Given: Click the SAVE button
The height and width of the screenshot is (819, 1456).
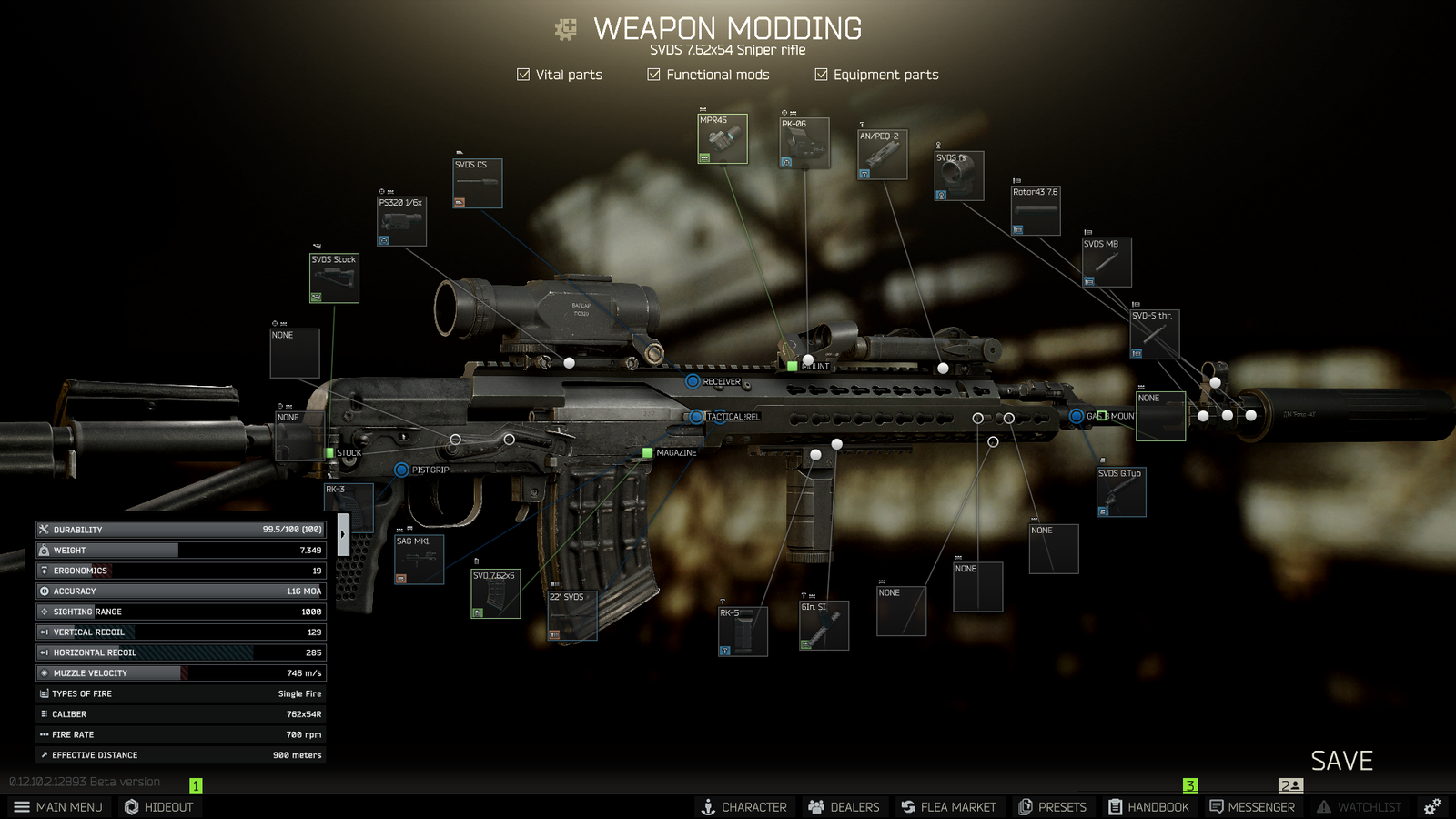Looking at the screenshot, I should point(1342,761).
